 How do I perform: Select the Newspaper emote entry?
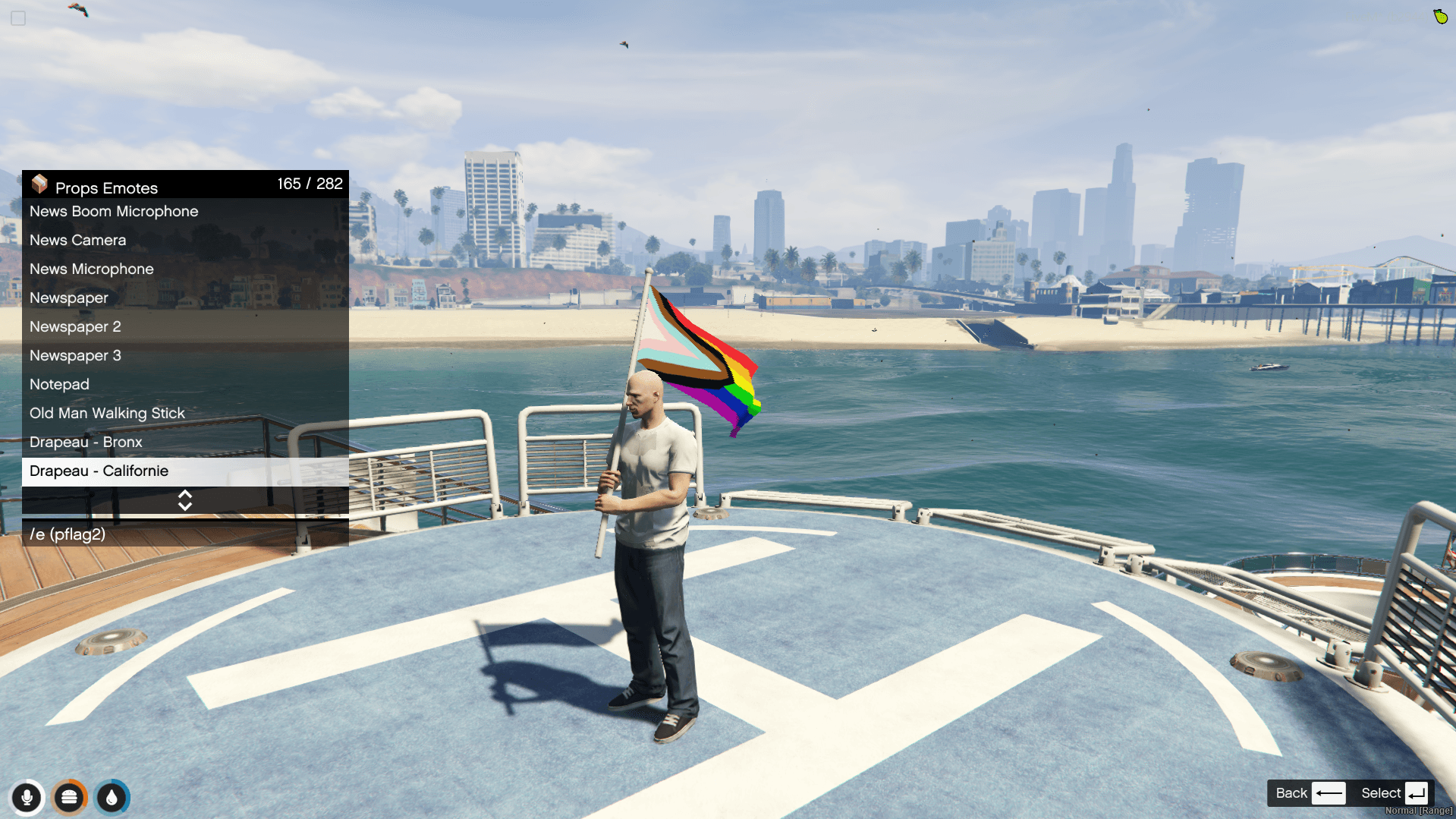coord(69,298)
